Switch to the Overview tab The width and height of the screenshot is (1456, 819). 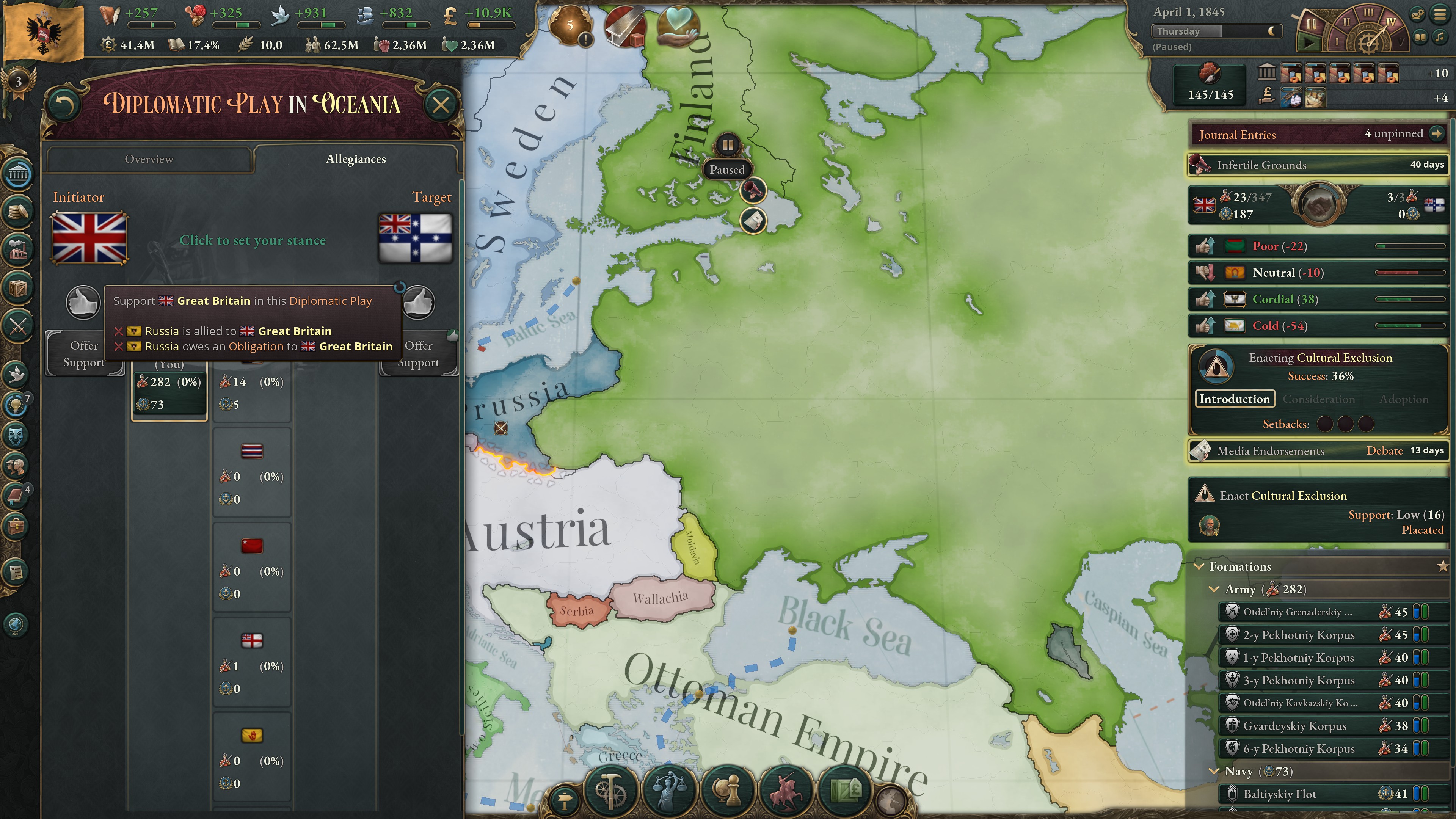coord(149,159)
